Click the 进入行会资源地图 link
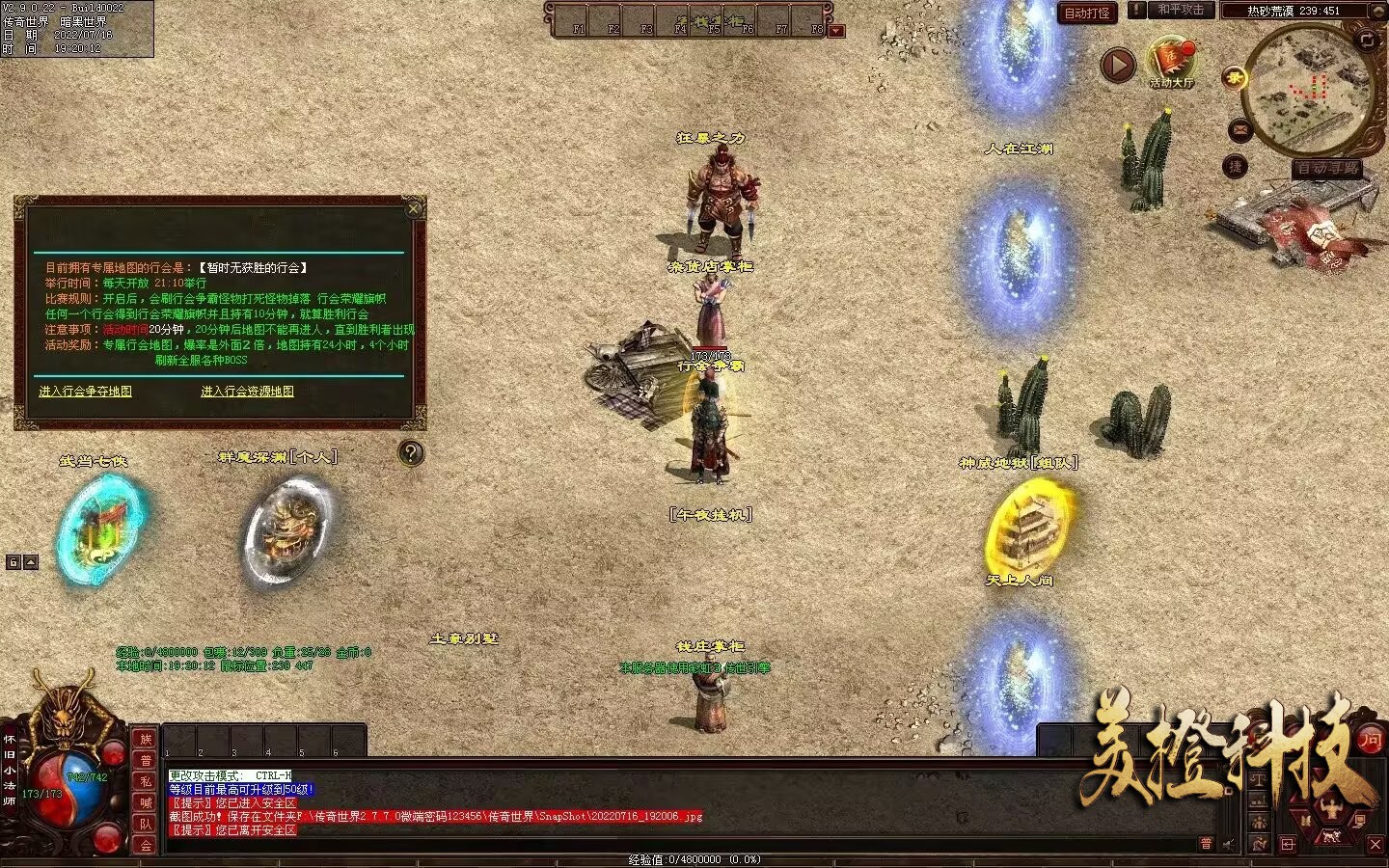1389x868 pixels. click(247, 392)
